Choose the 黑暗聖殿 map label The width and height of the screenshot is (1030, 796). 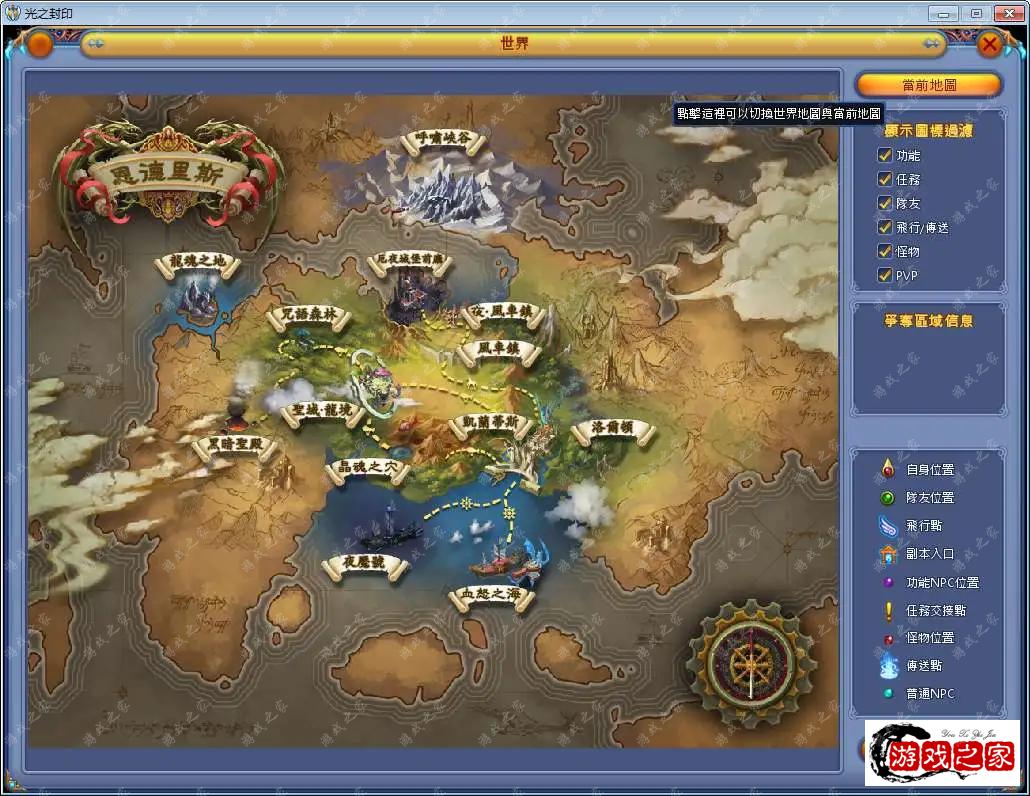click(233, 445)
